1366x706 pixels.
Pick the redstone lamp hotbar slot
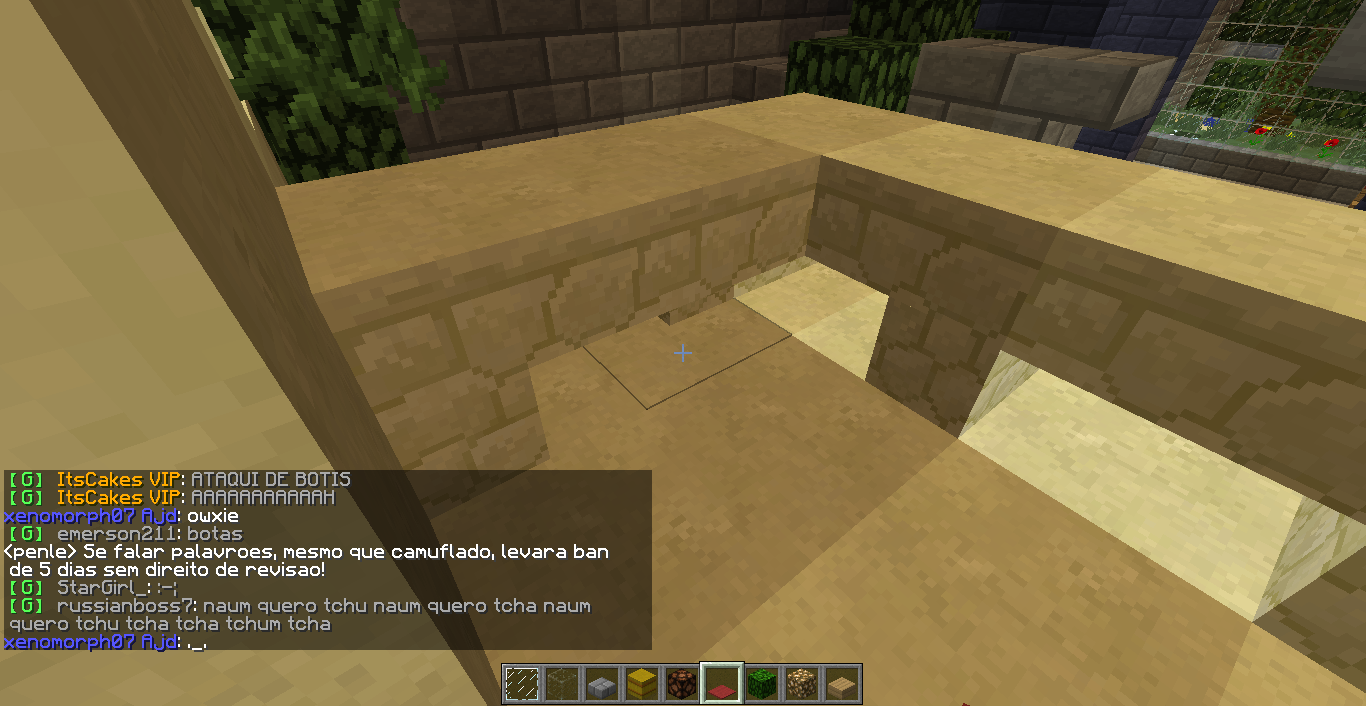click(x=682, y=684)
